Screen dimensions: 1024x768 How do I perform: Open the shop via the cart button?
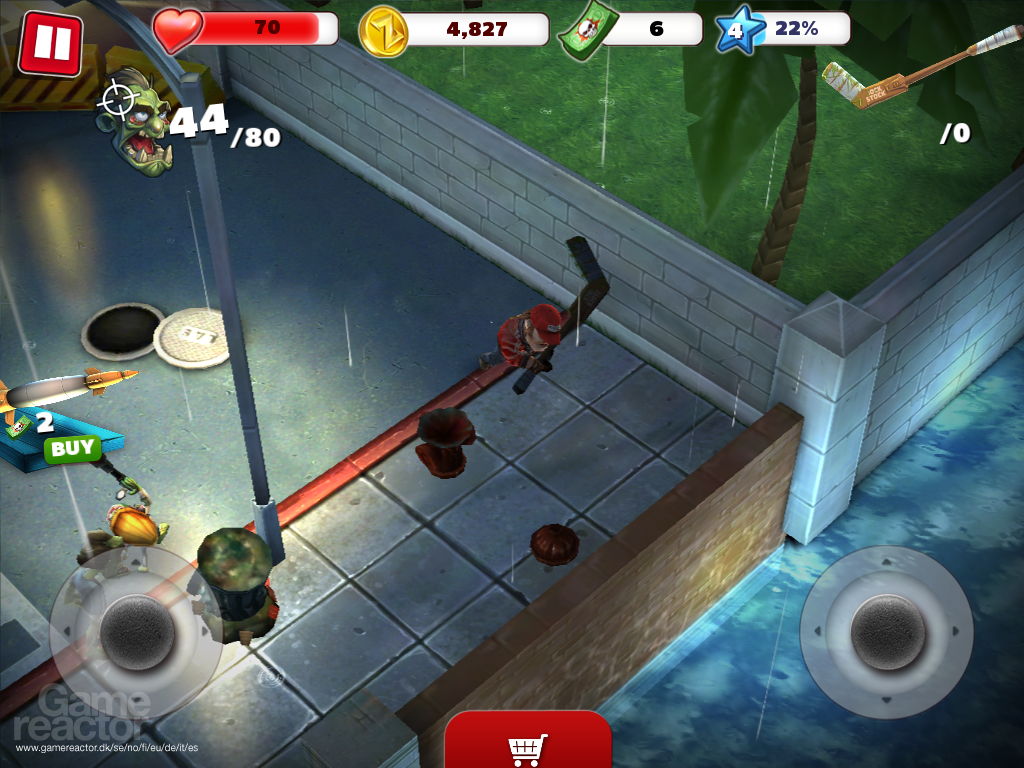pos(527,747)
